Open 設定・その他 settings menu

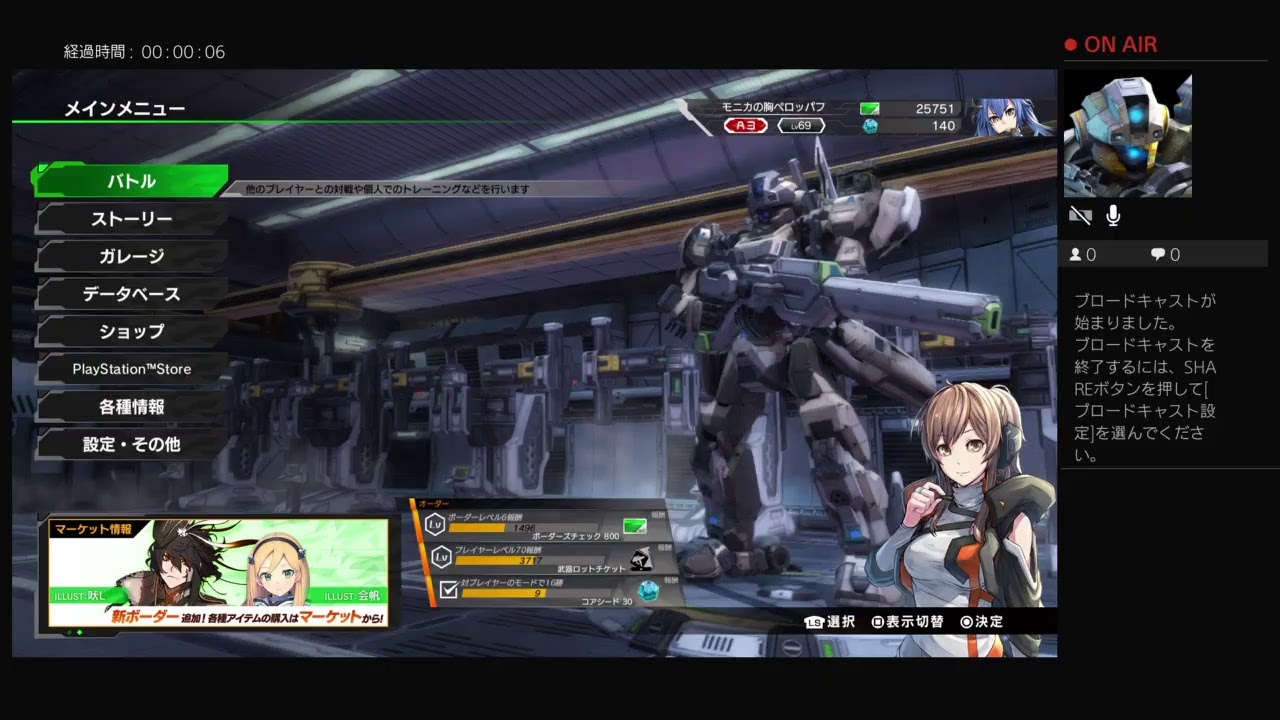pos(132,444)
